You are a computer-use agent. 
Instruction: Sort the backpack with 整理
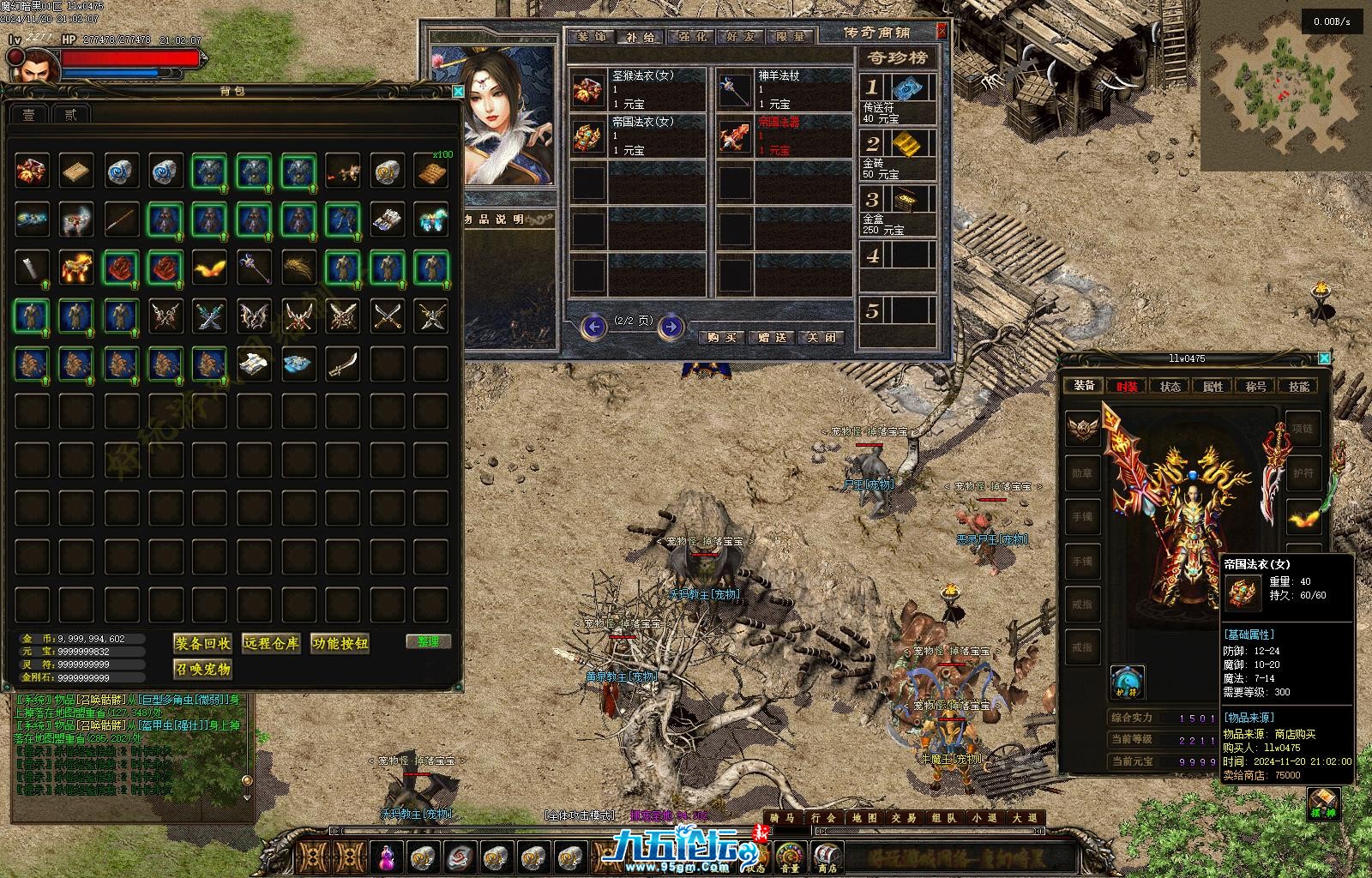[428, 641]
